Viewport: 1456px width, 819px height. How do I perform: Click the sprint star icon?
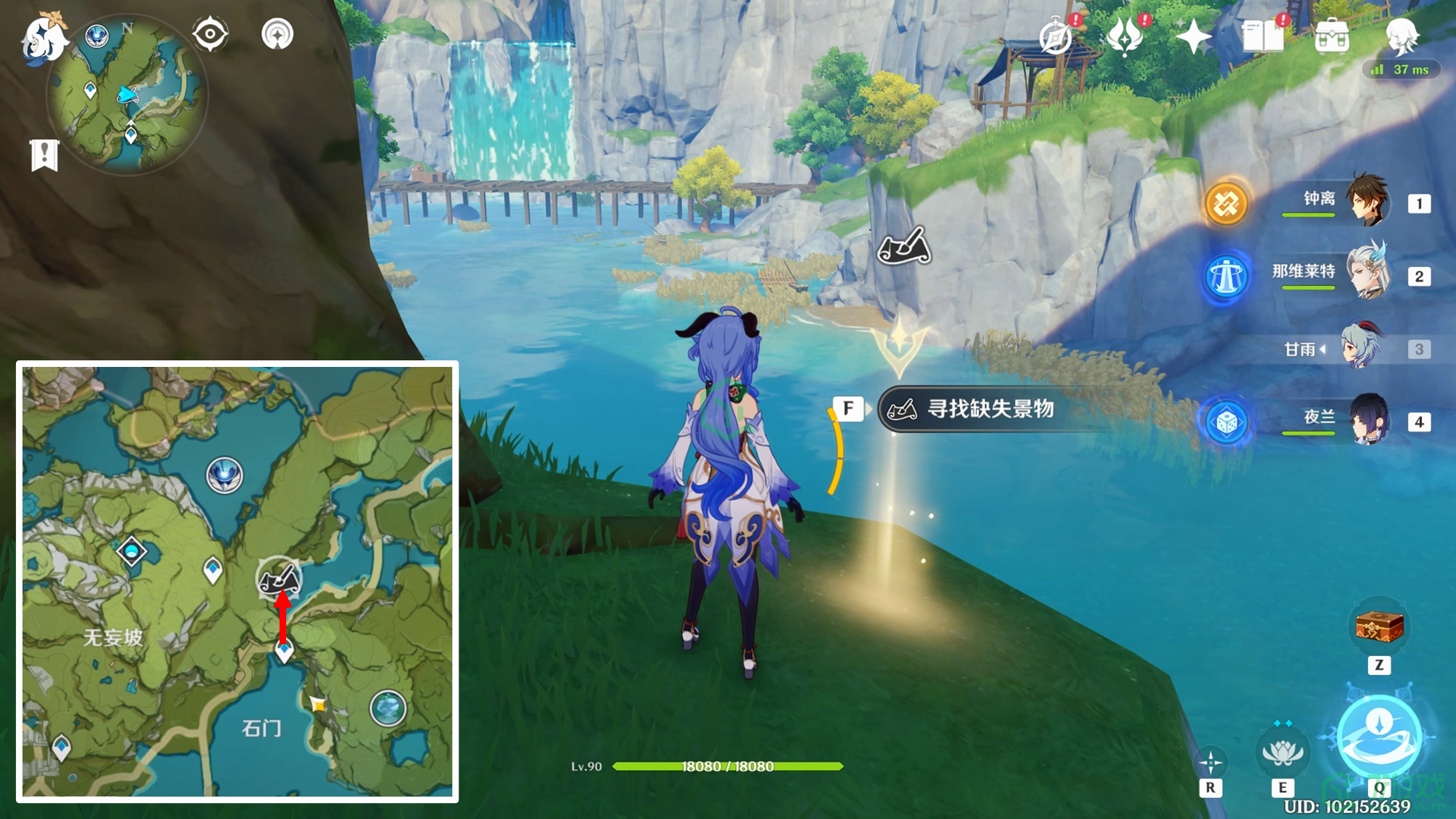(1211, 762)
